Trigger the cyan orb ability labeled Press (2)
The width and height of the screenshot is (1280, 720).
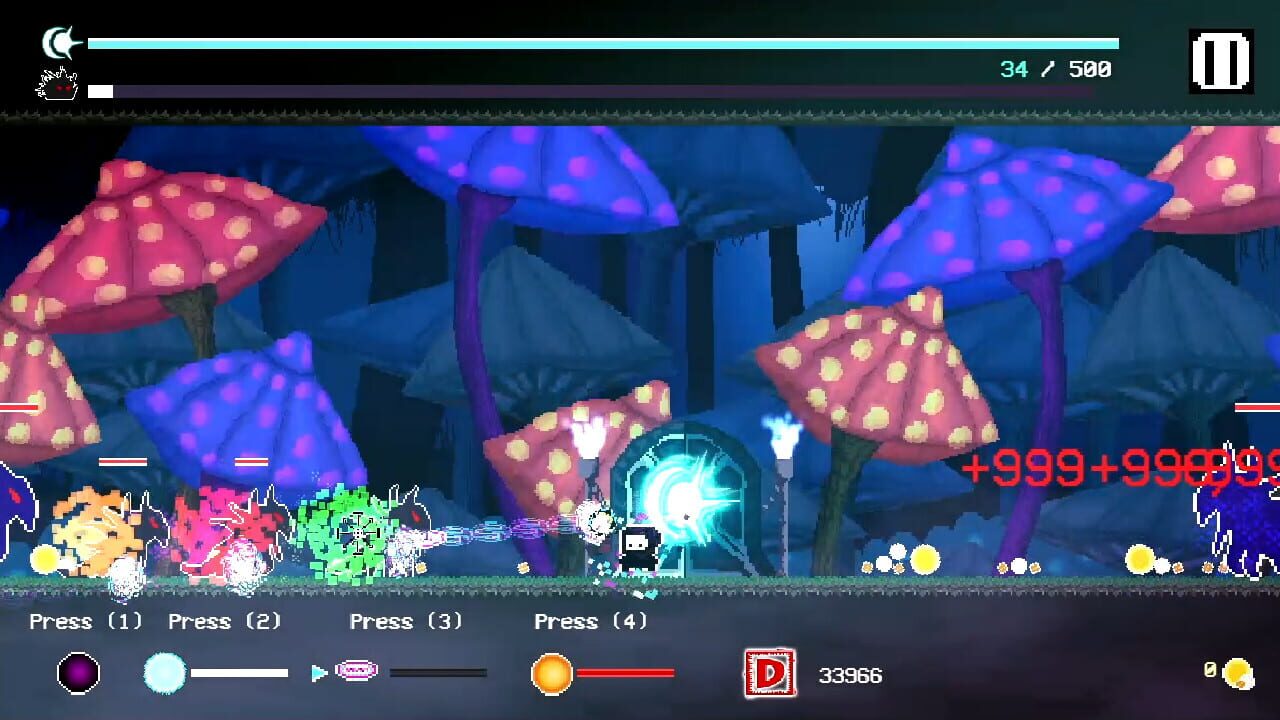tap(163, 673)
